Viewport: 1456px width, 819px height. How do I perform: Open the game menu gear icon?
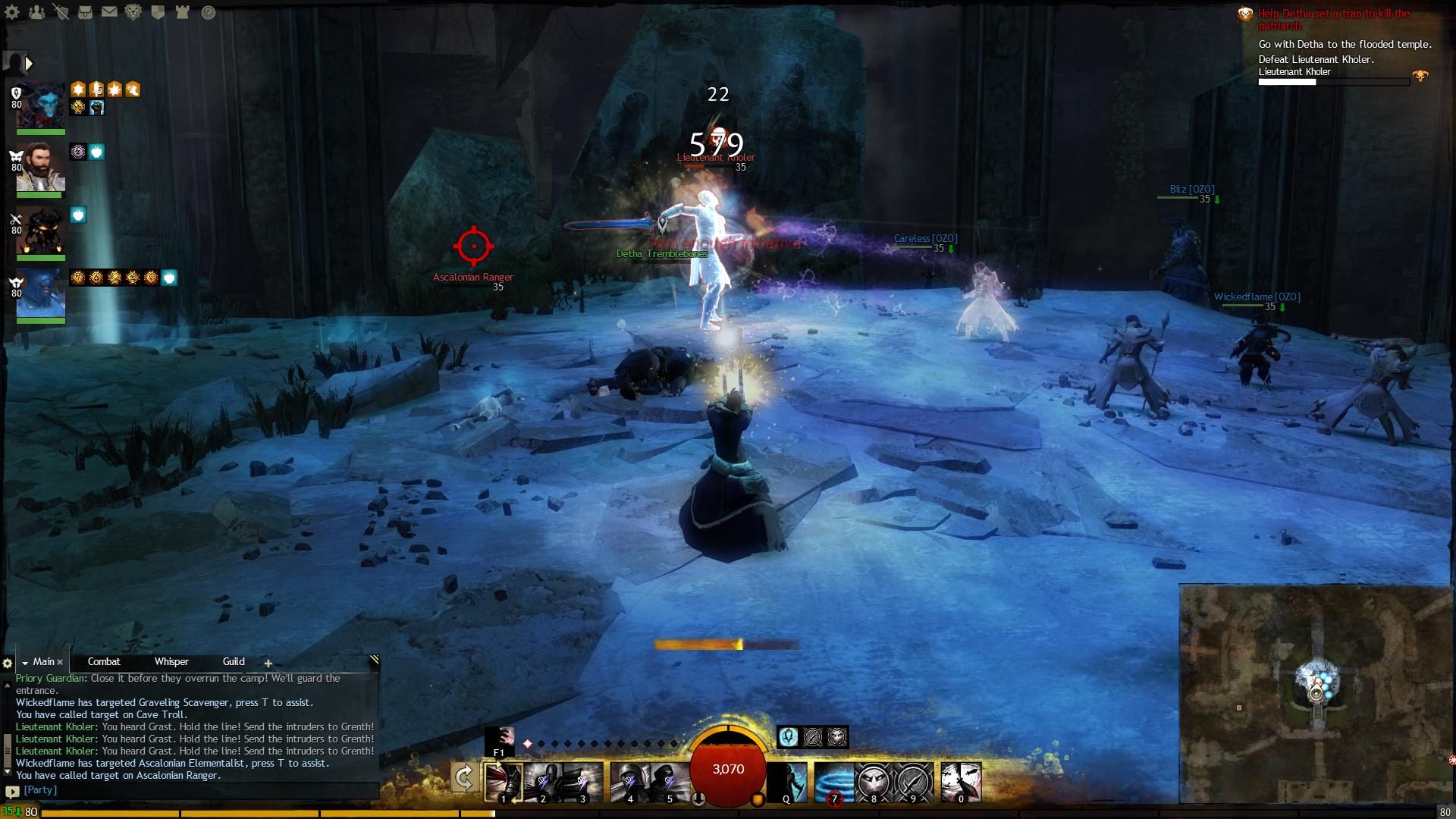14,12
